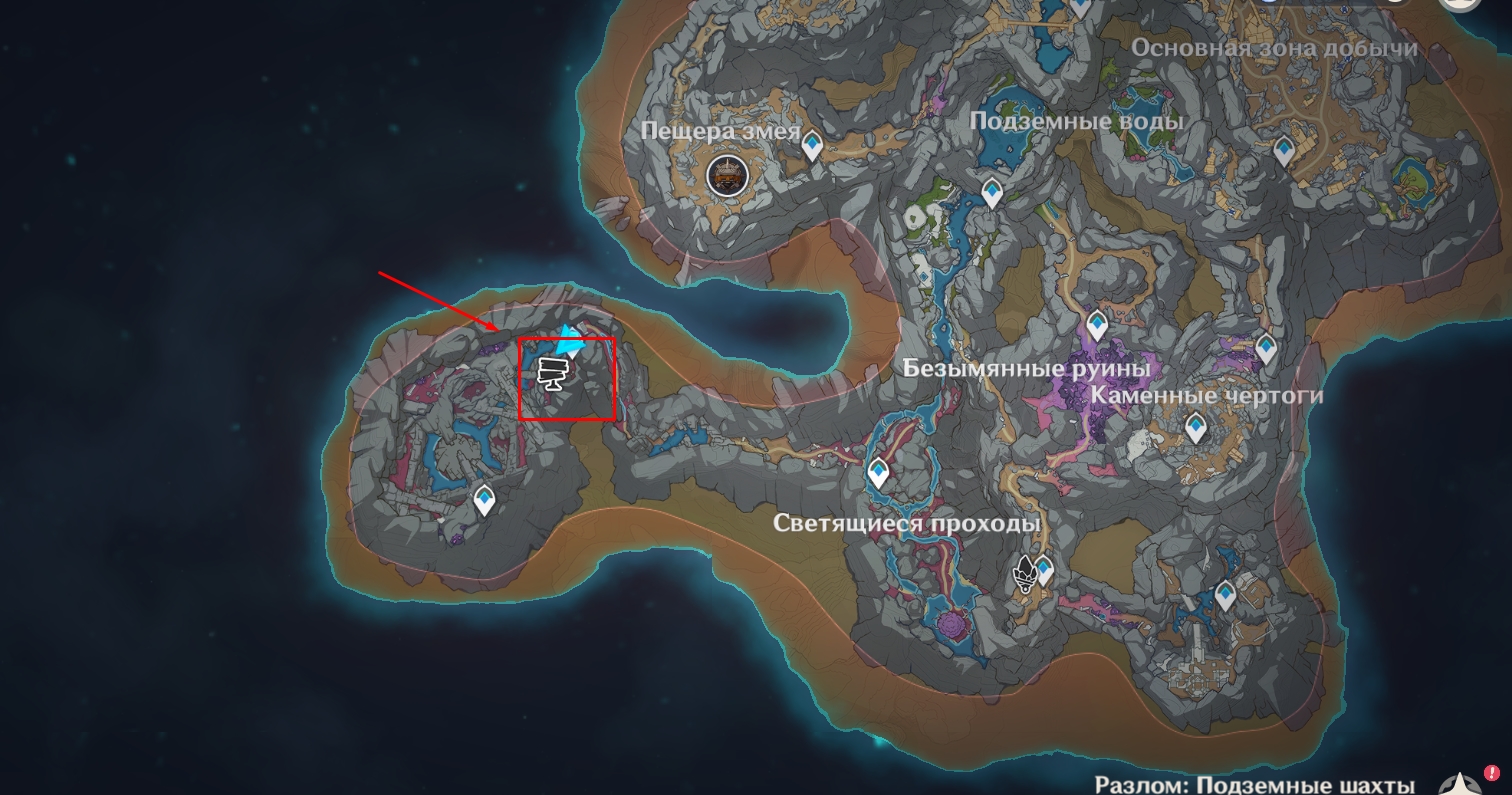This screenshot has width=1512, height=795.
Task: Choose the waypoint above Светящиеся проходы label
Action: coord(878,472)
